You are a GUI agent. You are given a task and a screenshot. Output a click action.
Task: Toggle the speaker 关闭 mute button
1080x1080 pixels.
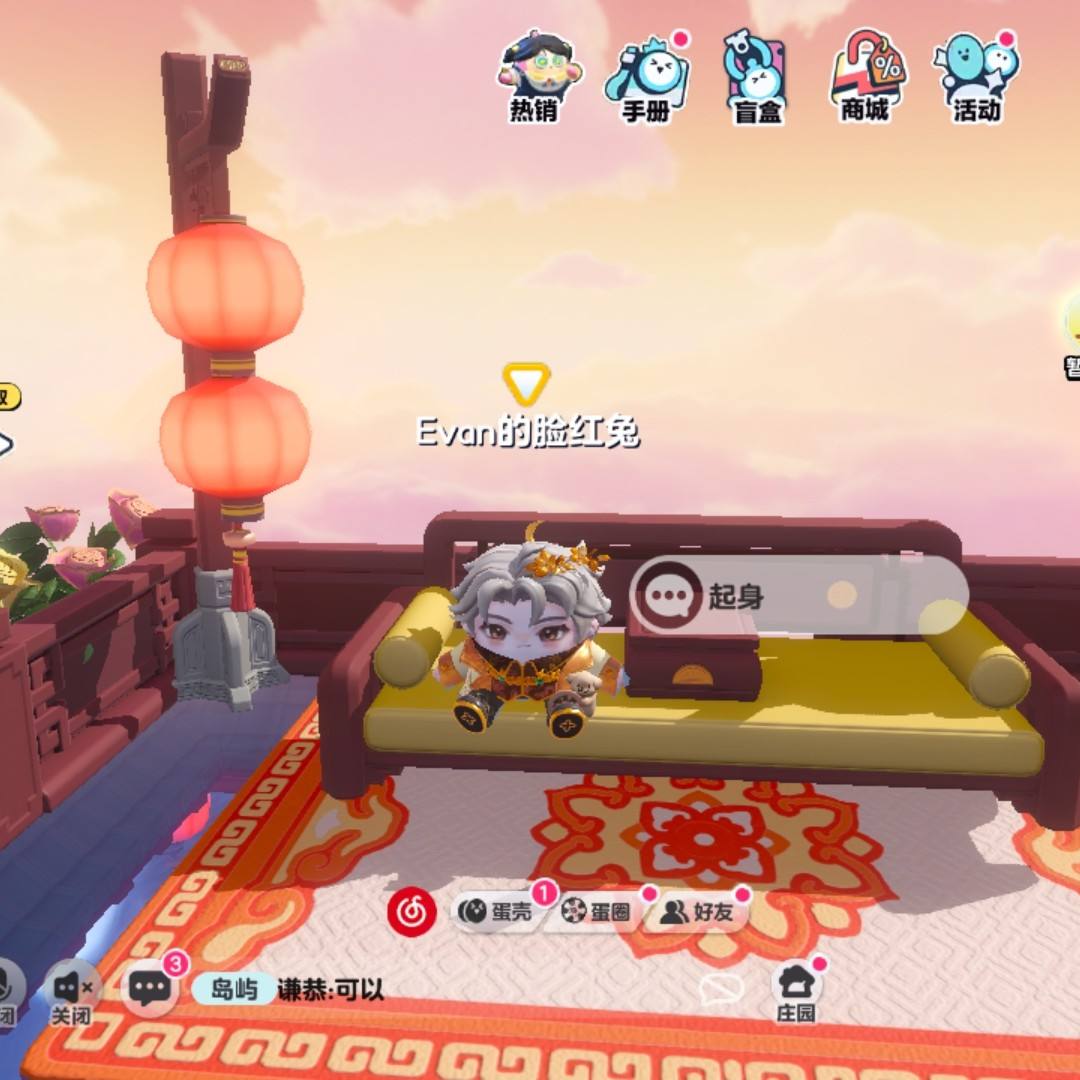[72, 990]
